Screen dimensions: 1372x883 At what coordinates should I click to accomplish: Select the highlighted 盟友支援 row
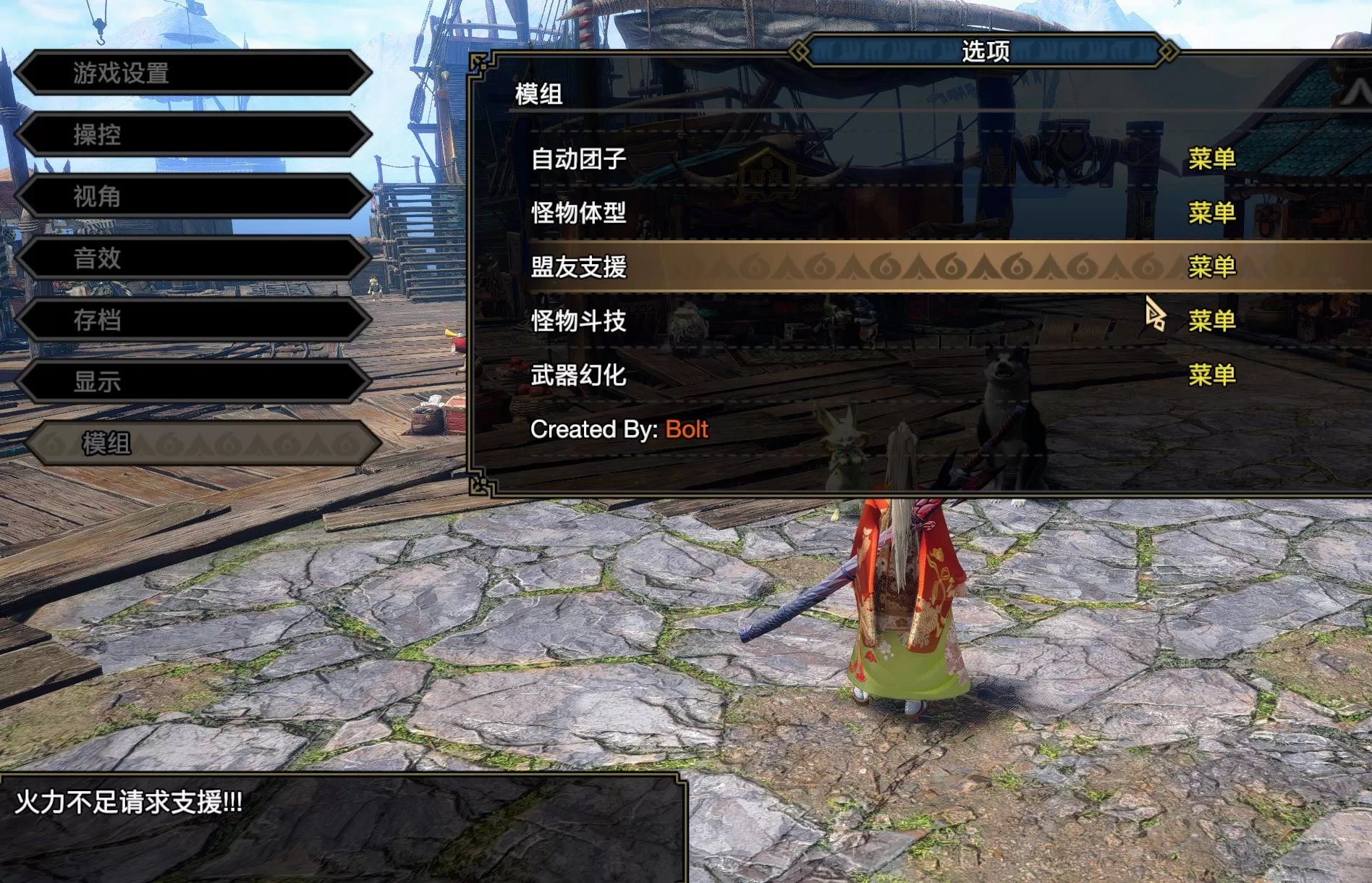pyautogui.click(x=579, y=267)
